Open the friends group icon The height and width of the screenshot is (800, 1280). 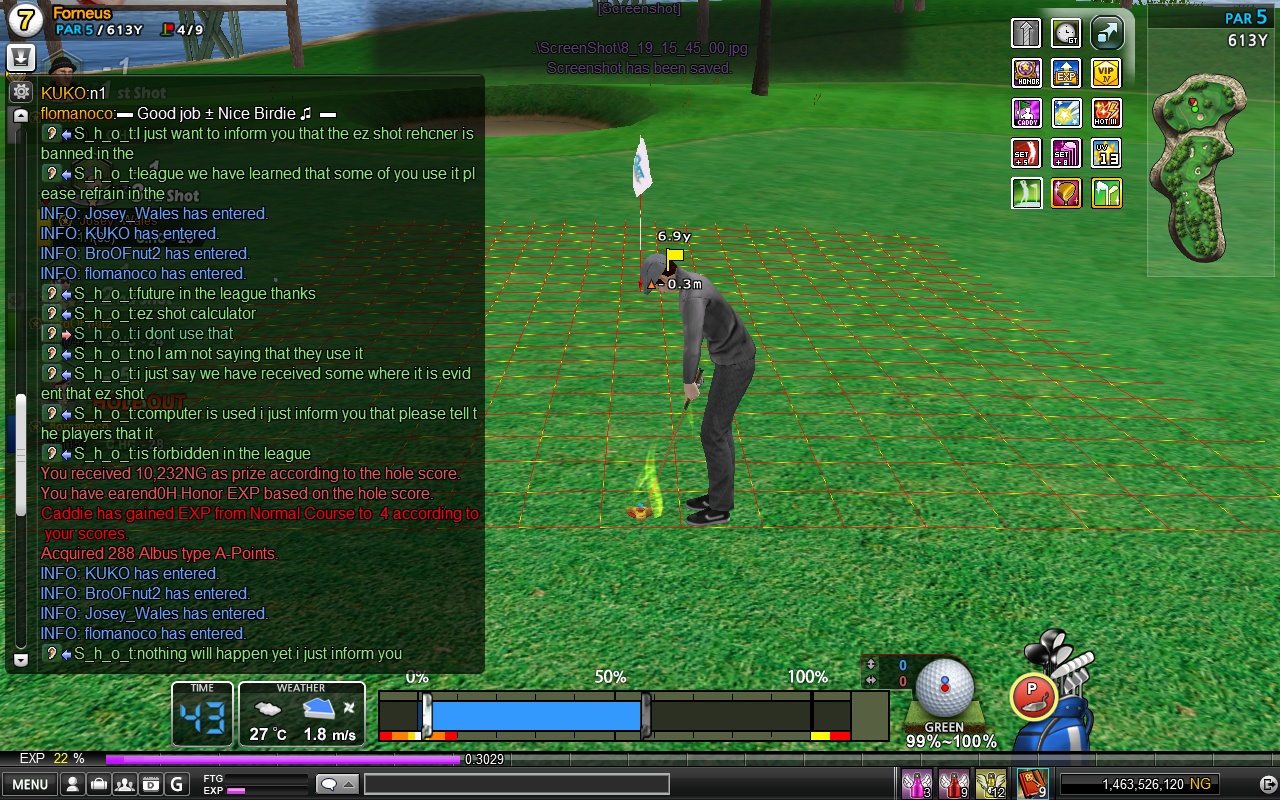[125, 784]
